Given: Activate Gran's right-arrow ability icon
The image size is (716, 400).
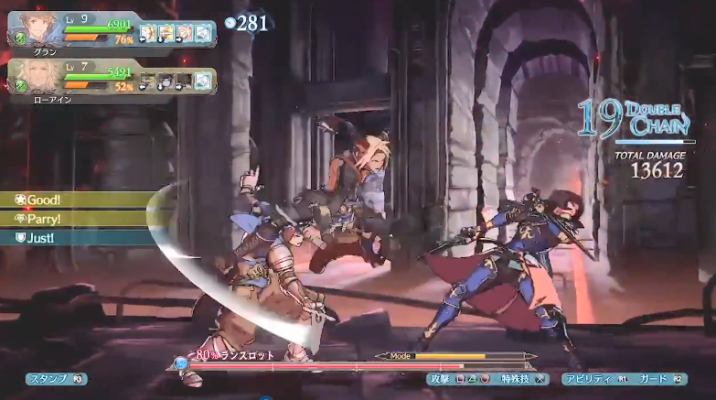Looking at the screenshot, I should click(x=185, y=34).
